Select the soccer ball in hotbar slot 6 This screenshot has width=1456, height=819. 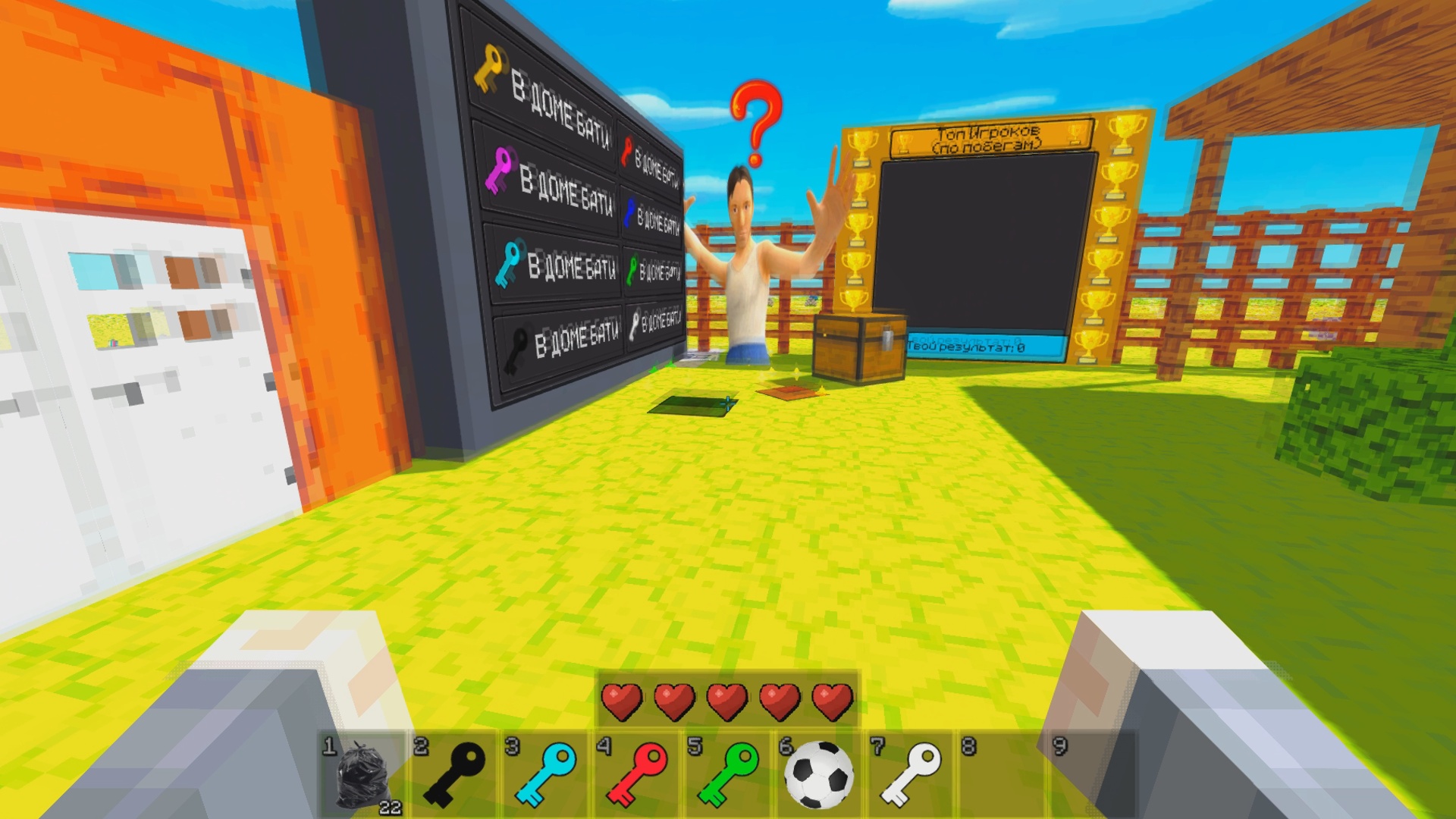820,775
